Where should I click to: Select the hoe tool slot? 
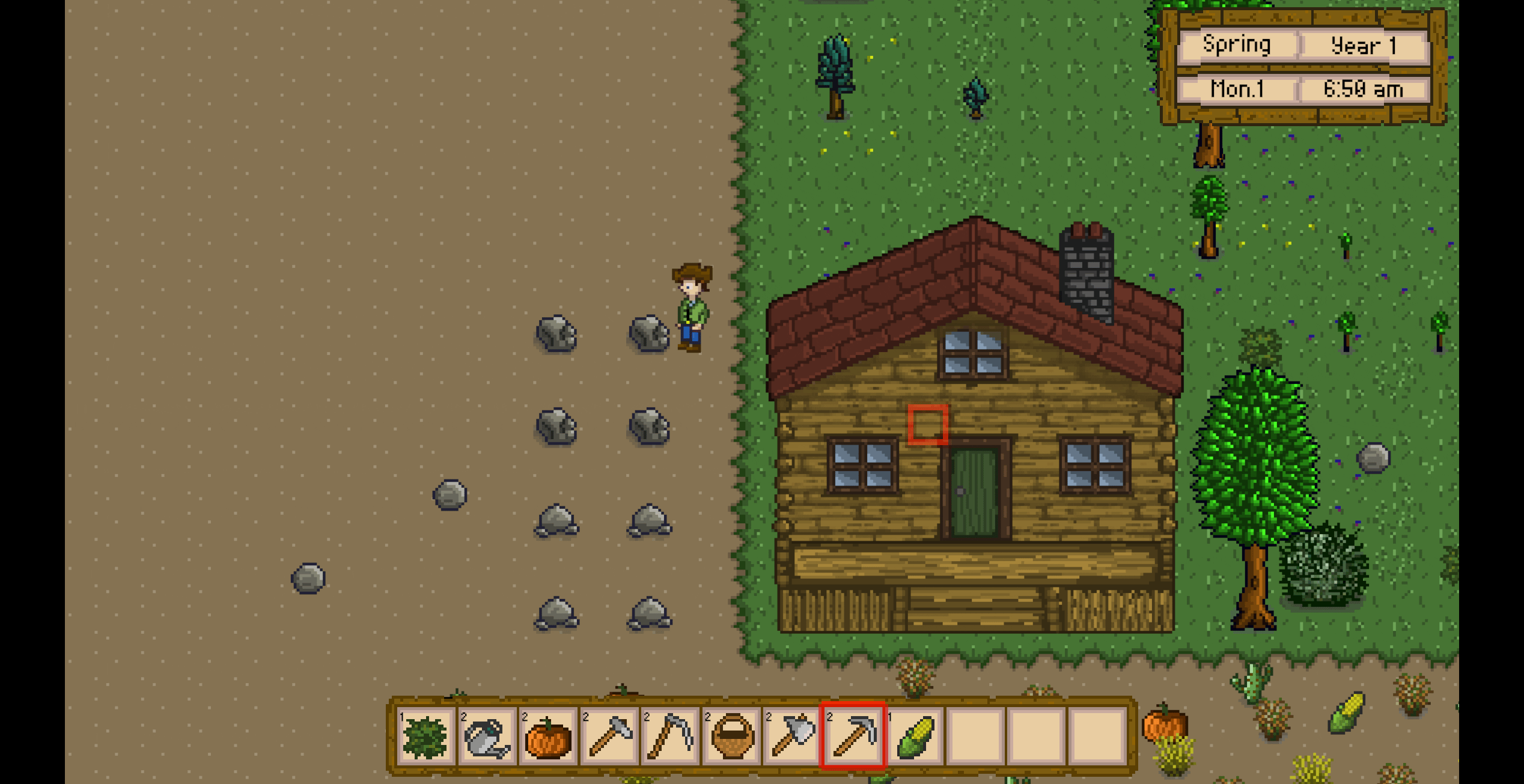609,736
